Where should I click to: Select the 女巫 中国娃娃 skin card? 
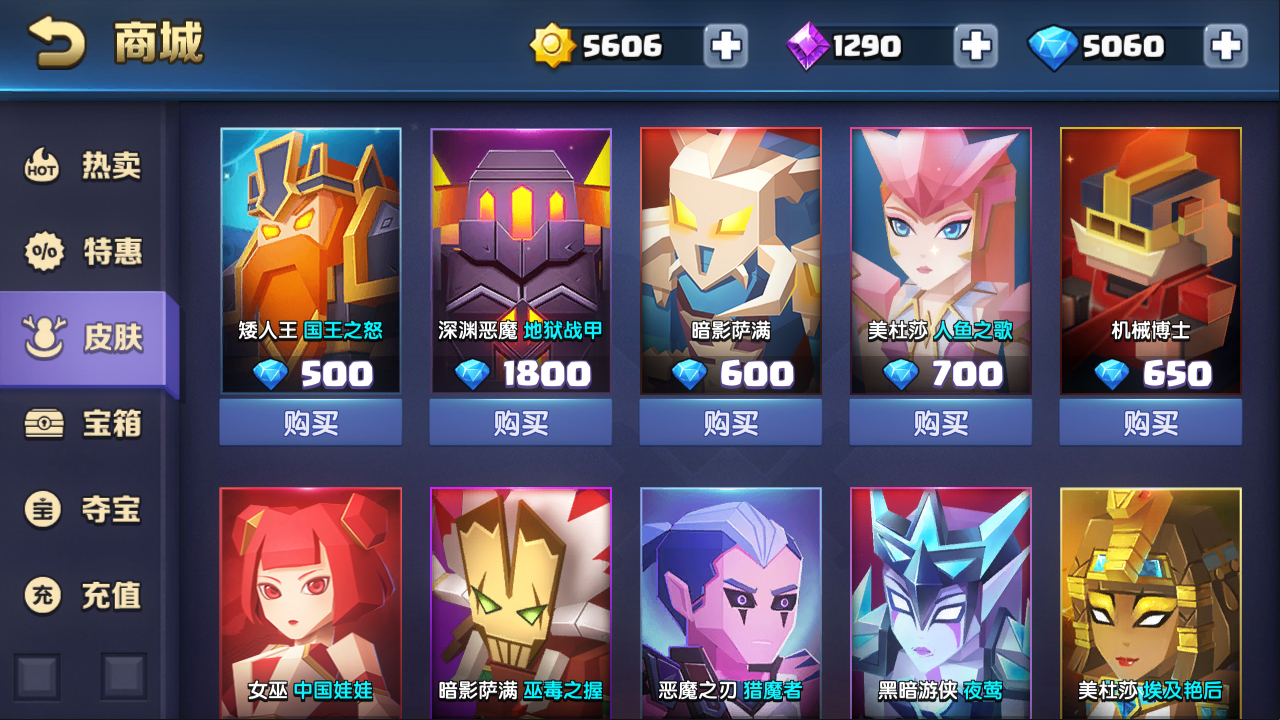tap(311, 600)
